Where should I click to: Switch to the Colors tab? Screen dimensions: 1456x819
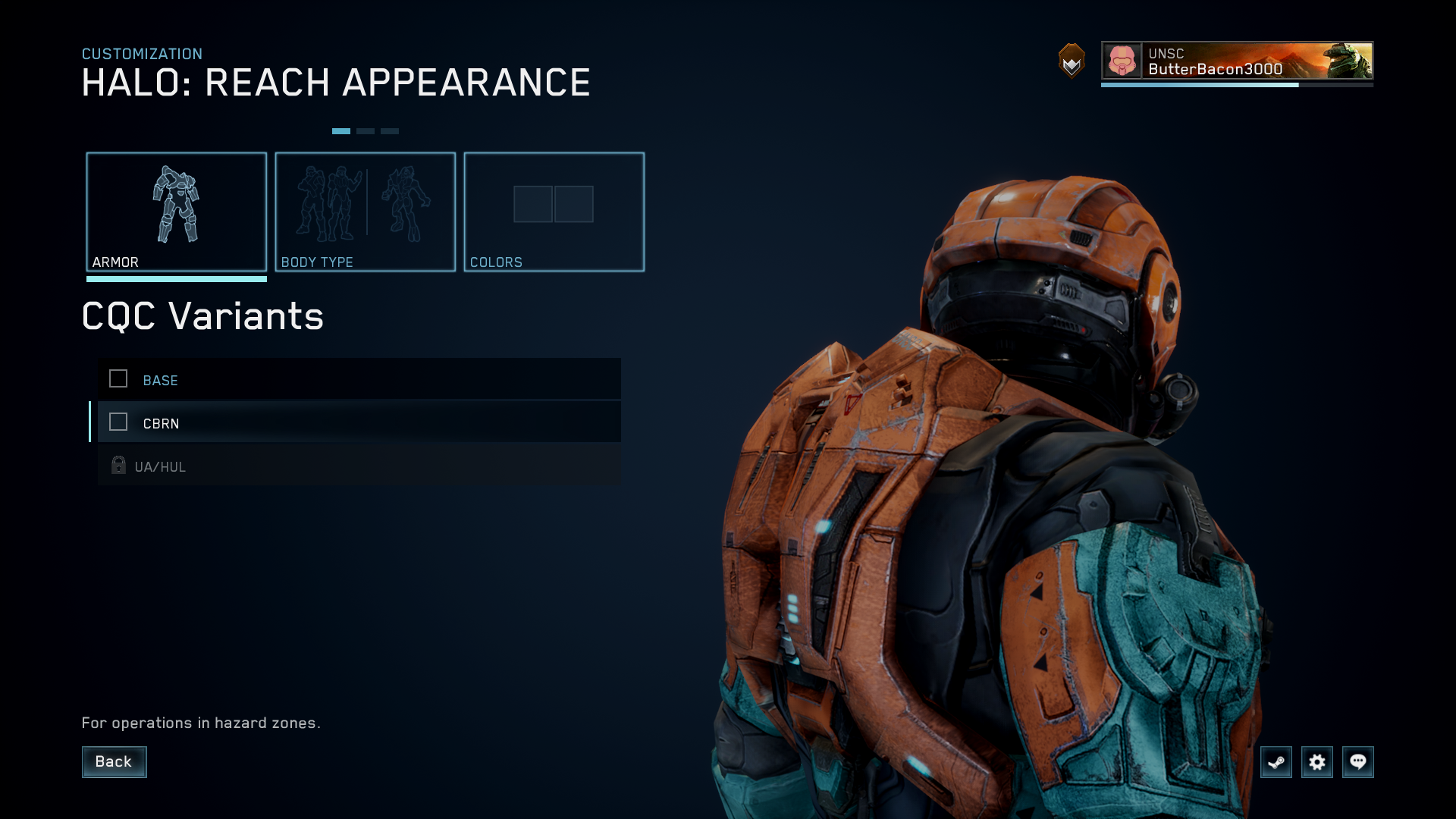pos(554,212)
